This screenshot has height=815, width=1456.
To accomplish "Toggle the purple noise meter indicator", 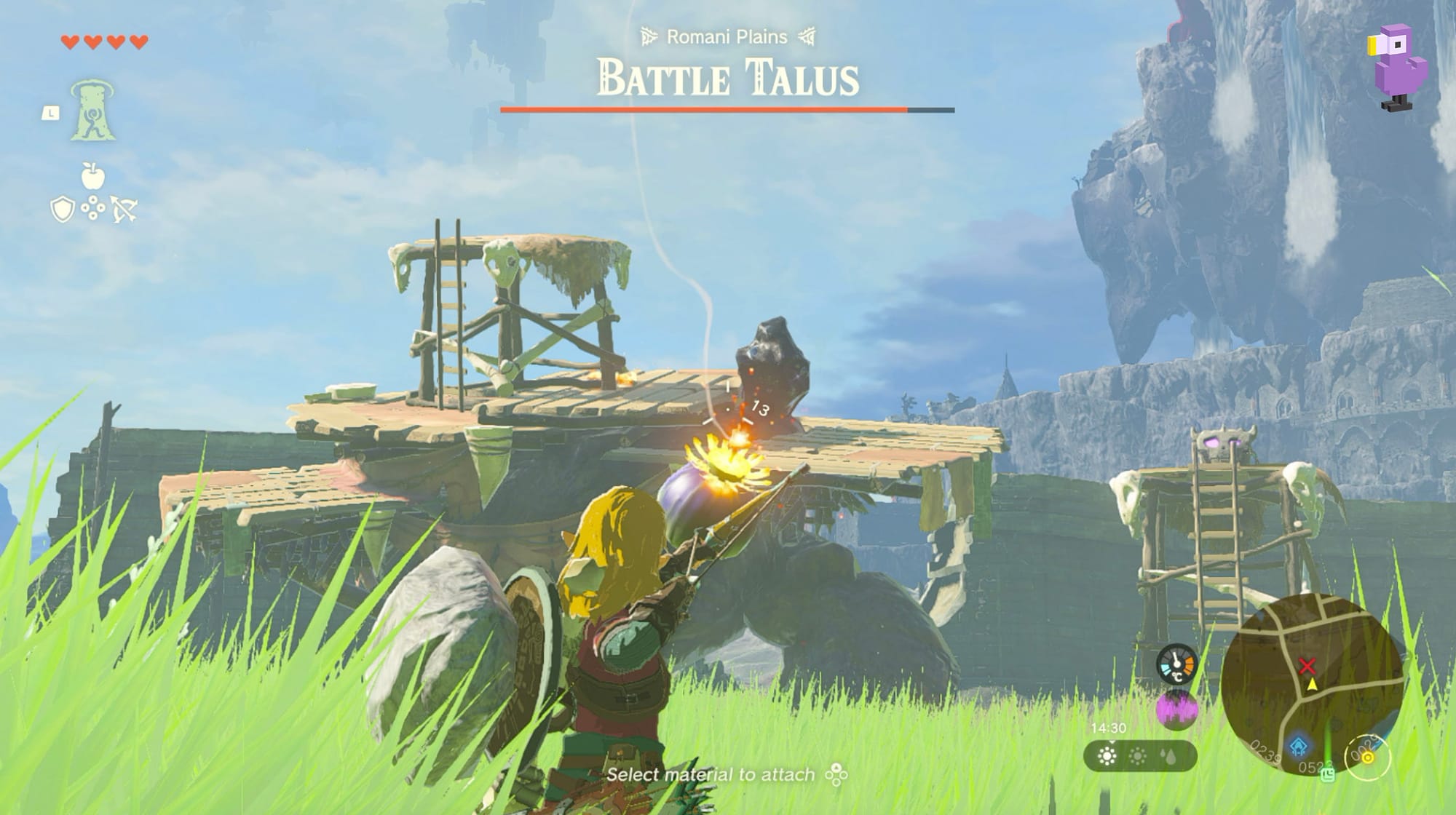I will coord(1177,708).
